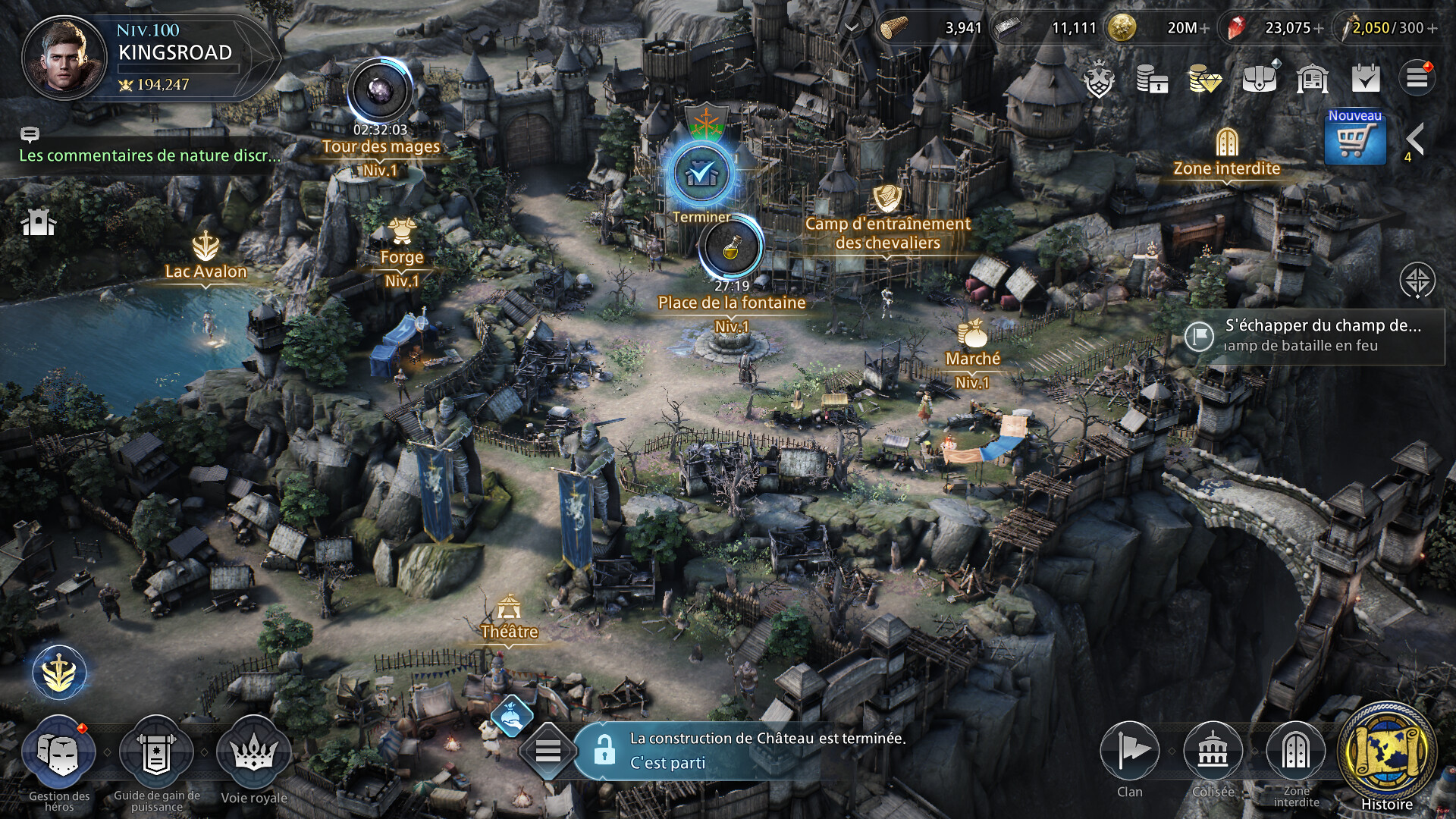Open the KINGSROAD player profile portrait
The width and height of the screenshot is (1456, 819).
coord(64,58)
